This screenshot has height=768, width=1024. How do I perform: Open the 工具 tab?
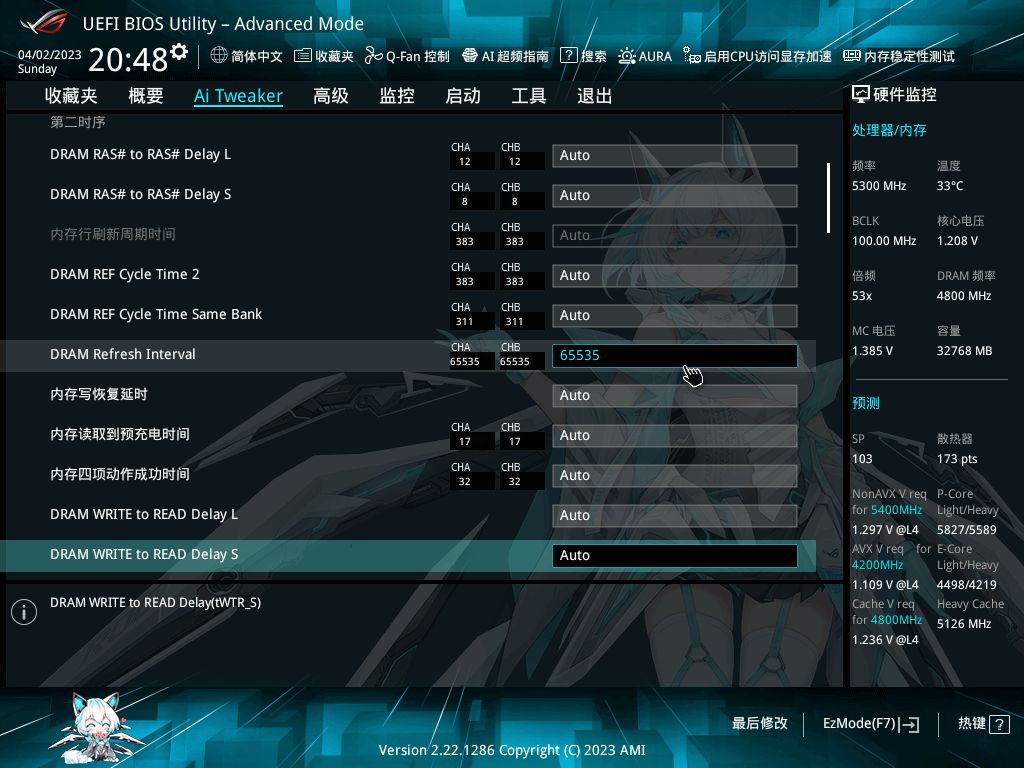point(529,96)
